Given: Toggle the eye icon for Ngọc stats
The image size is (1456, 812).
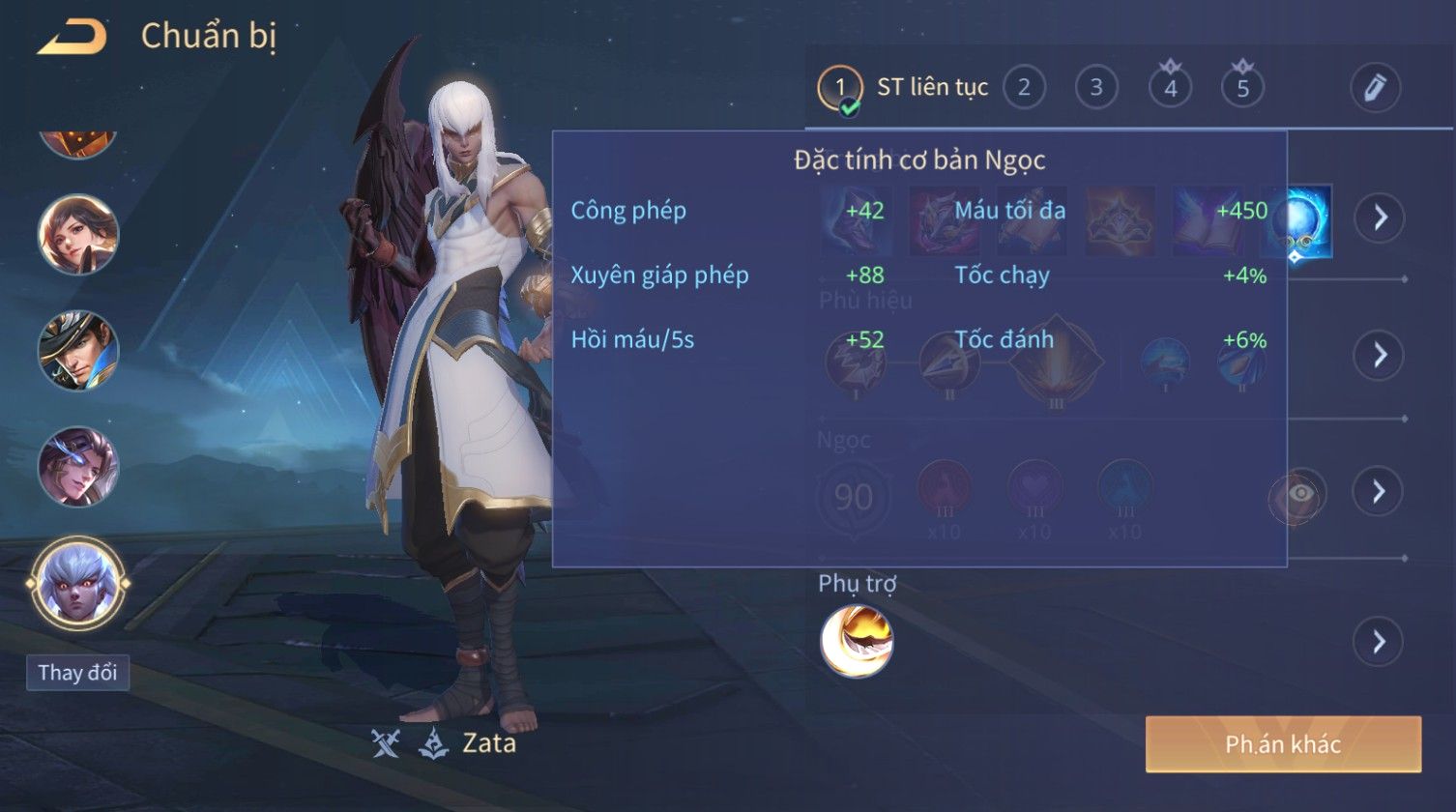Looking at the screenshot, I should tap(1299, 495).
